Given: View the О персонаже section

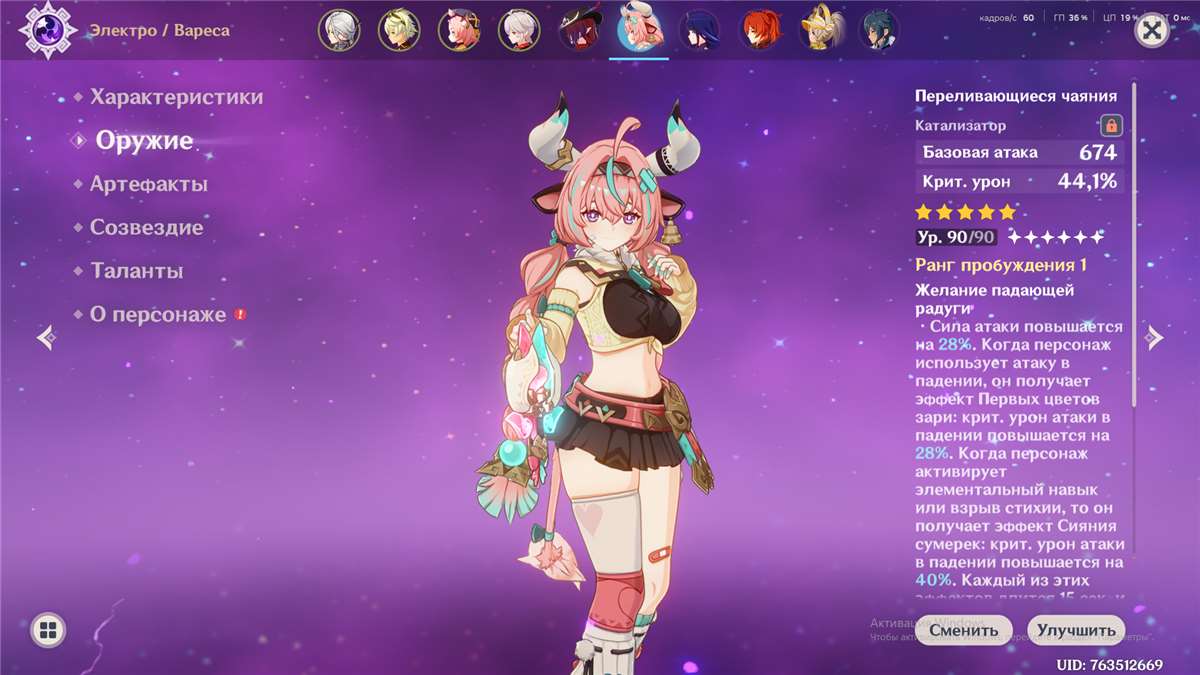Looking at the screenshot, I should click(x=158, y=314).
